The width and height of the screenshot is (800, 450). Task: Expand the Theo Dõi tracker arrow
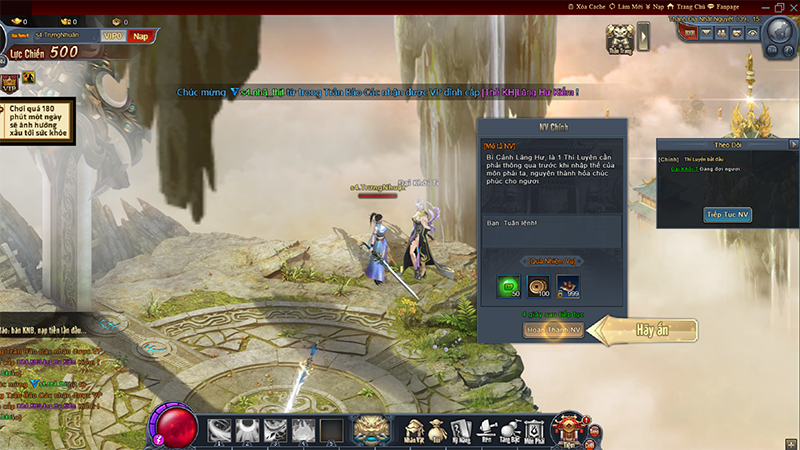[x=793, y=144]
